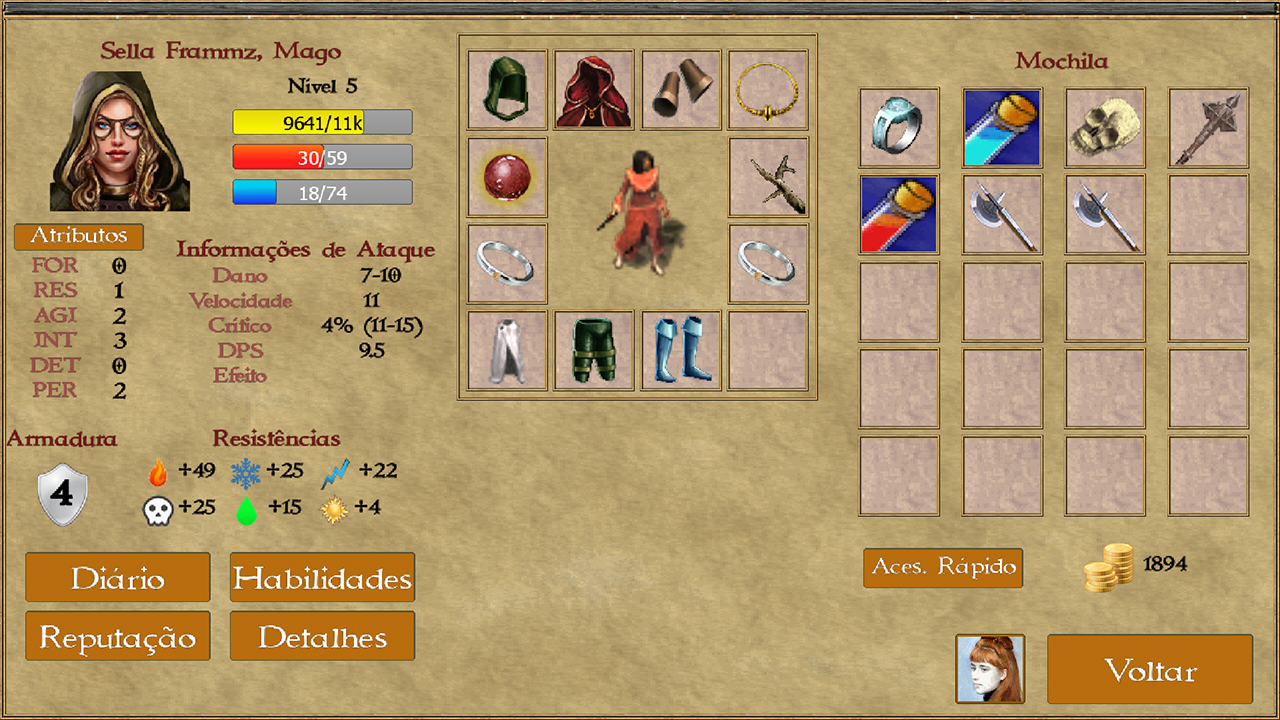
Task: Open the Diário panel
Action: (x=117, y=578)
